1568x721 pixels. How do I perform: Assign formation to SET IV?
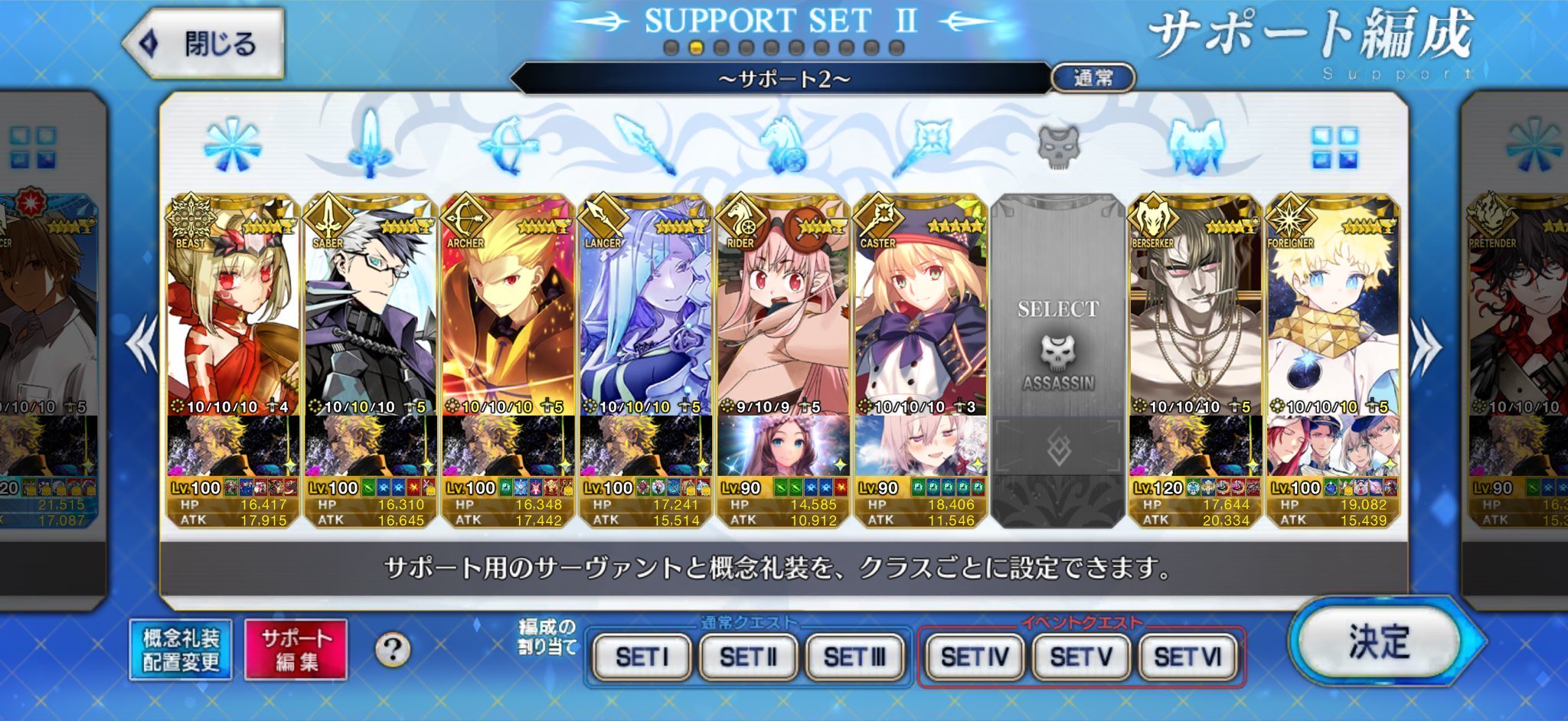(974, 657)
